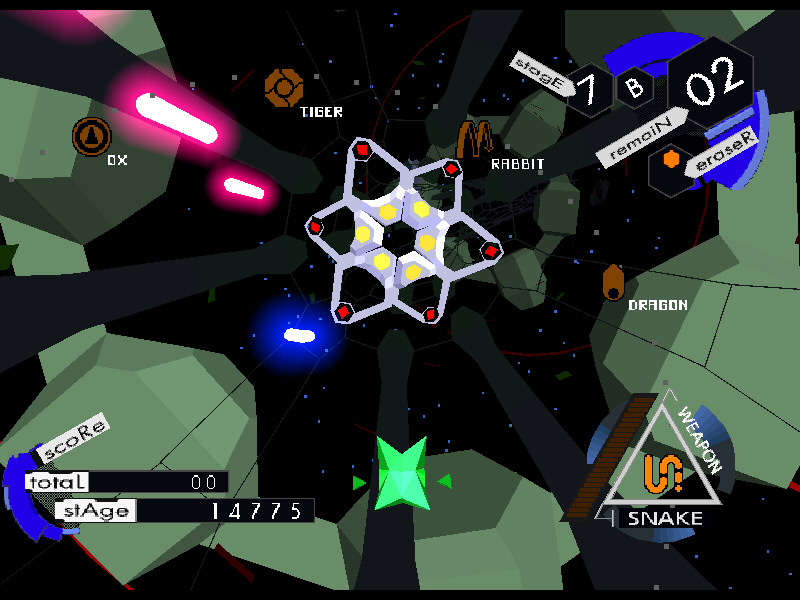
Task: Select the Ox weapon icon
Action: [91, 136]
